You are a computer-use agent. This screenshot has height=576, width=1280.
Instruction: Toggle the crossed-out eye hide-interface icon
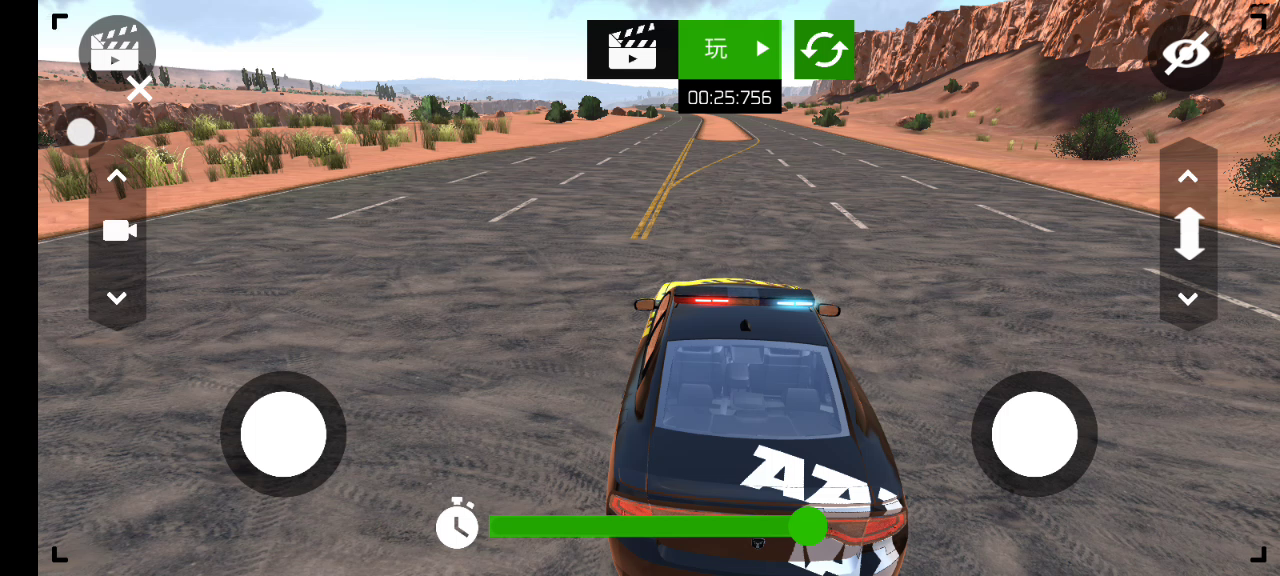1185,53
